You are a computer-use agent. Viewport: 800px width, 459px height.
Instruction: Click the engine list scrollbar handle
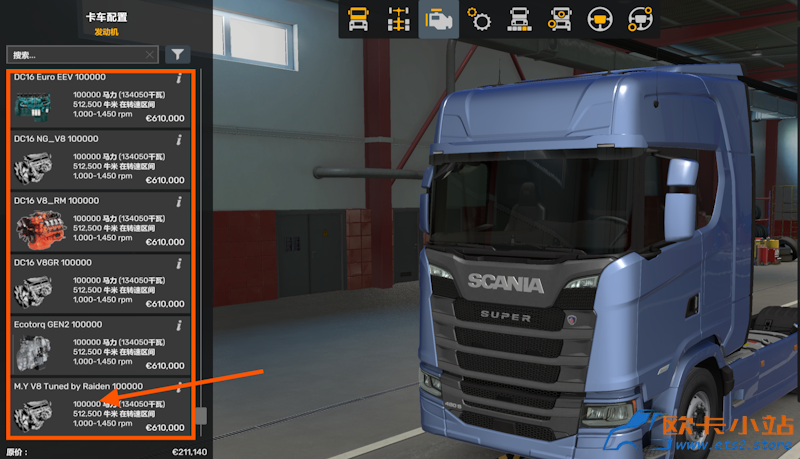(x=201, y=416)
